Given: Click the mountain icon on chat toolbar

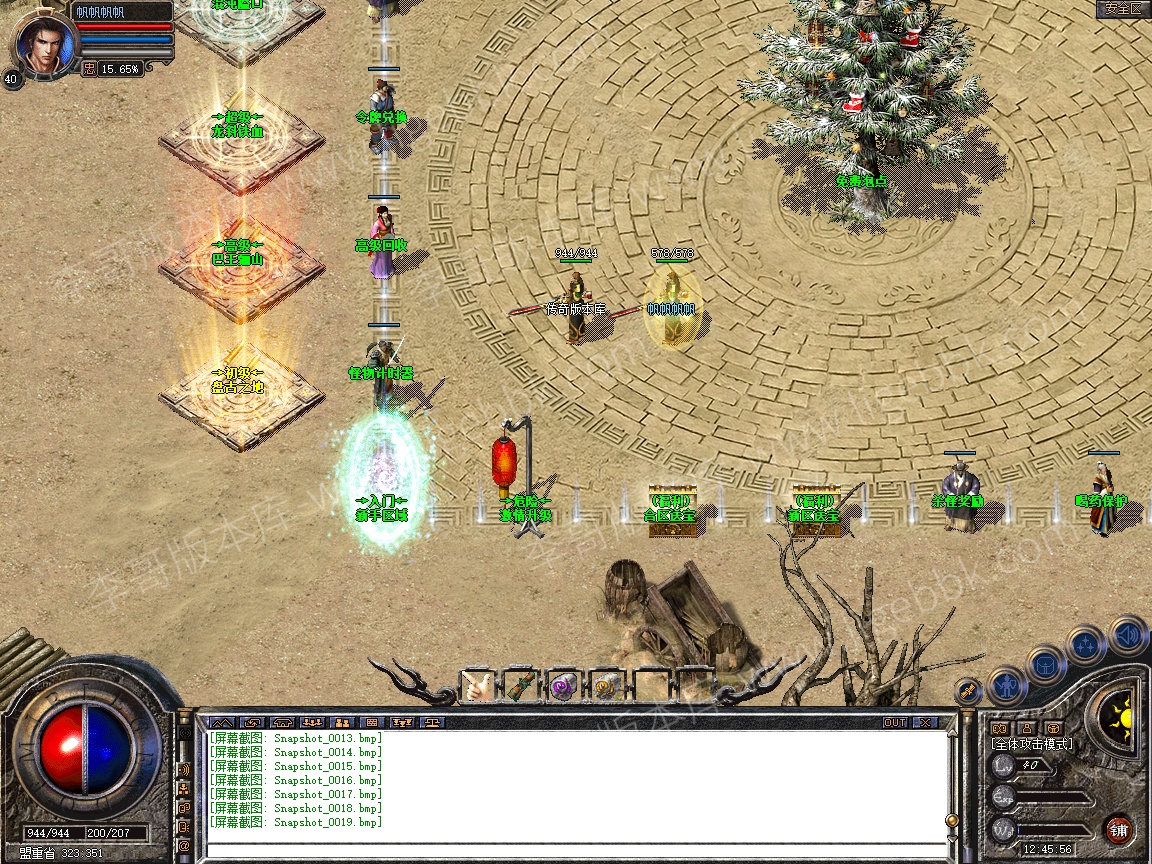Looking at the screenshot, I should coord(221,722).
